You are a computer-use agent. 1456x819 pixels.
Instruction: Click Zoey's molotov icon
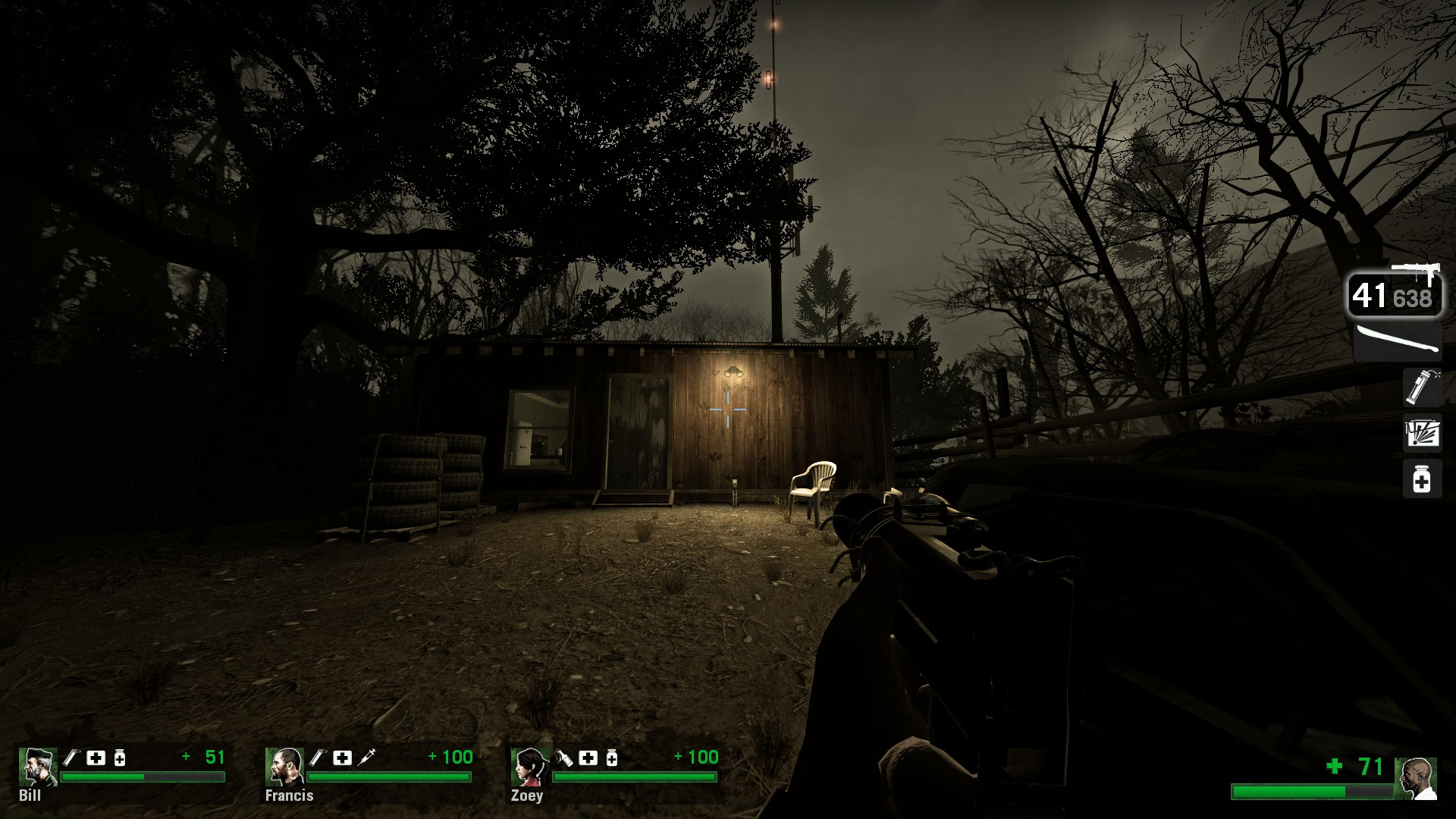coord(564,757)
